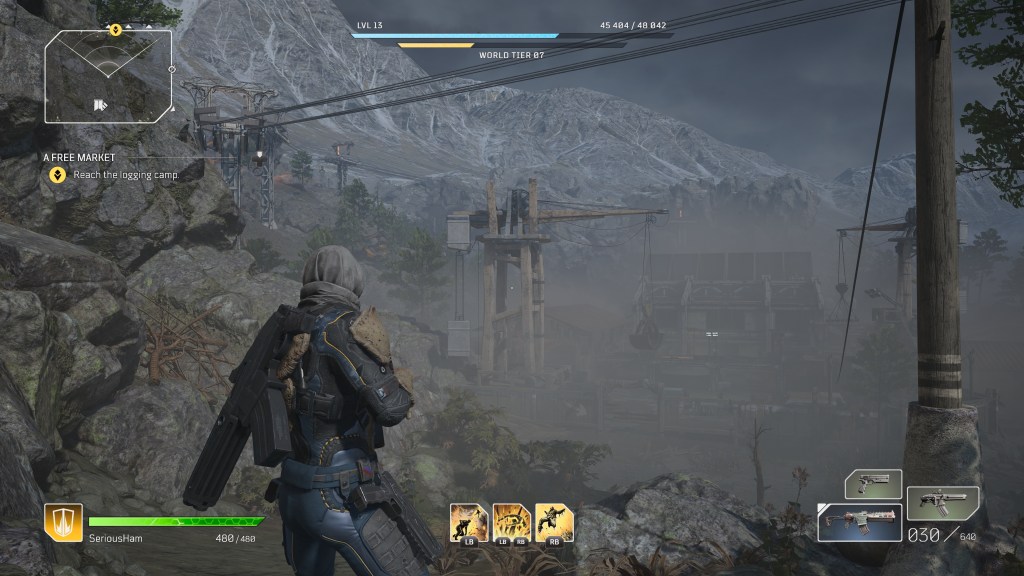Click the flag marker inside the minimap

(100, 104)
